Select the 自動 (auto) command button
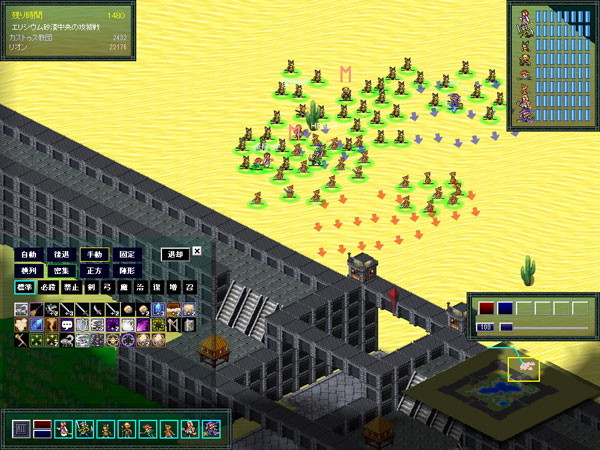Image resolution: width=600 pixels, height=450 pixels. click(x=27, y=254)
